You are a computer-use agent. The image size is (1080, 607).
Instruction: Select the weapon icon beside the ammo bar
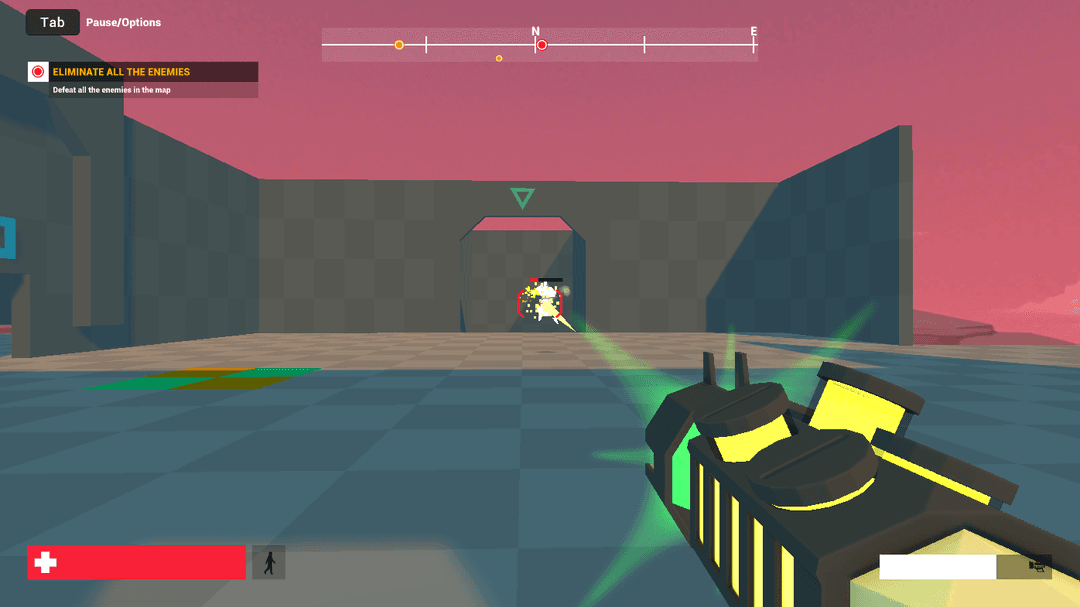coord(1038,567)
